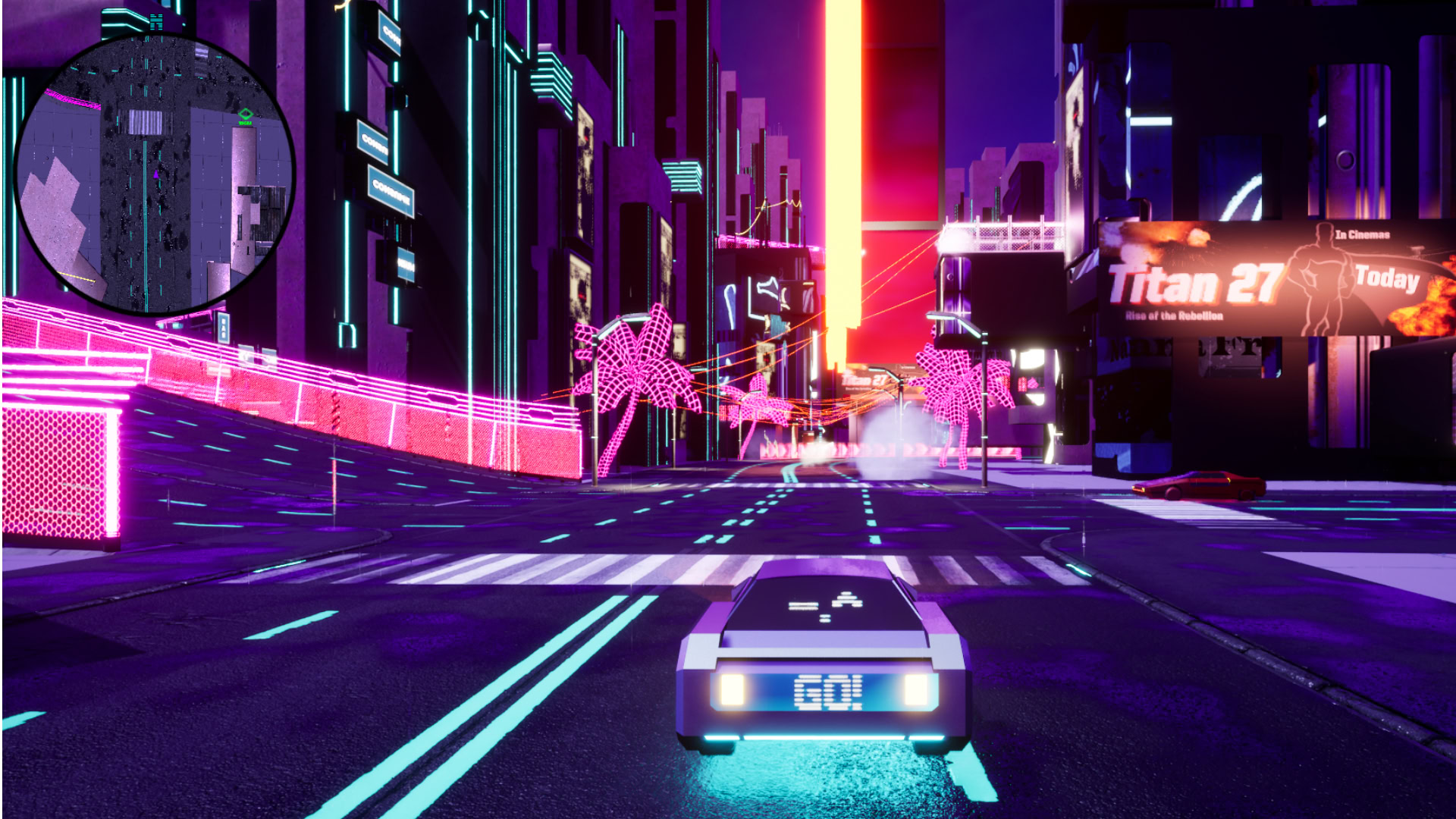Click the purple player arrow on minimap
This screenshot has width=1456, height=819.
(156, 174)
